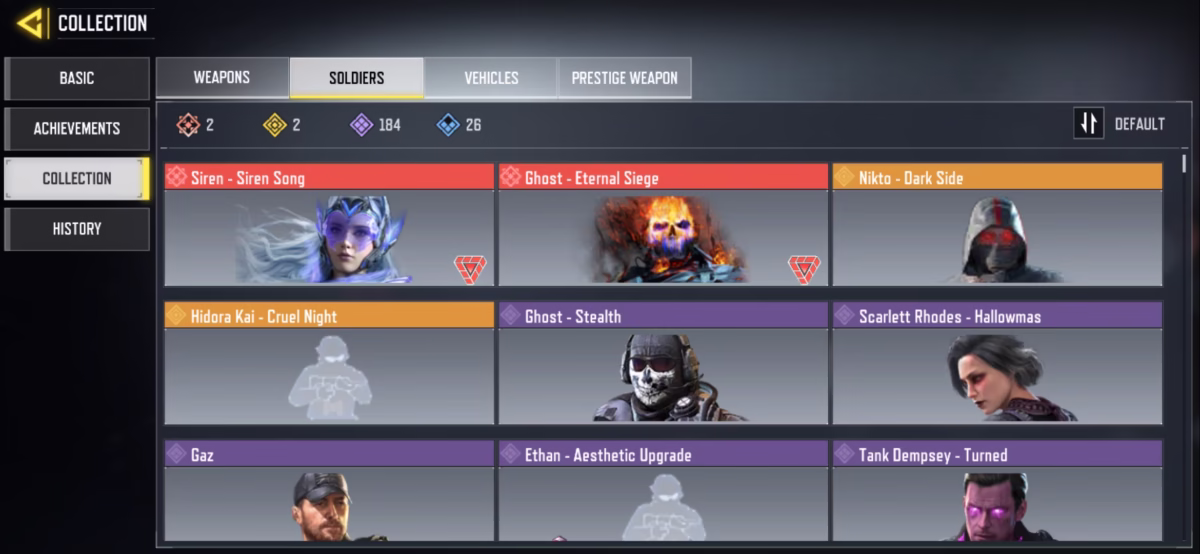Screen dimensions: 1200x554
Task: Filter by red mythic rarity icon
Action: [188, 125]
